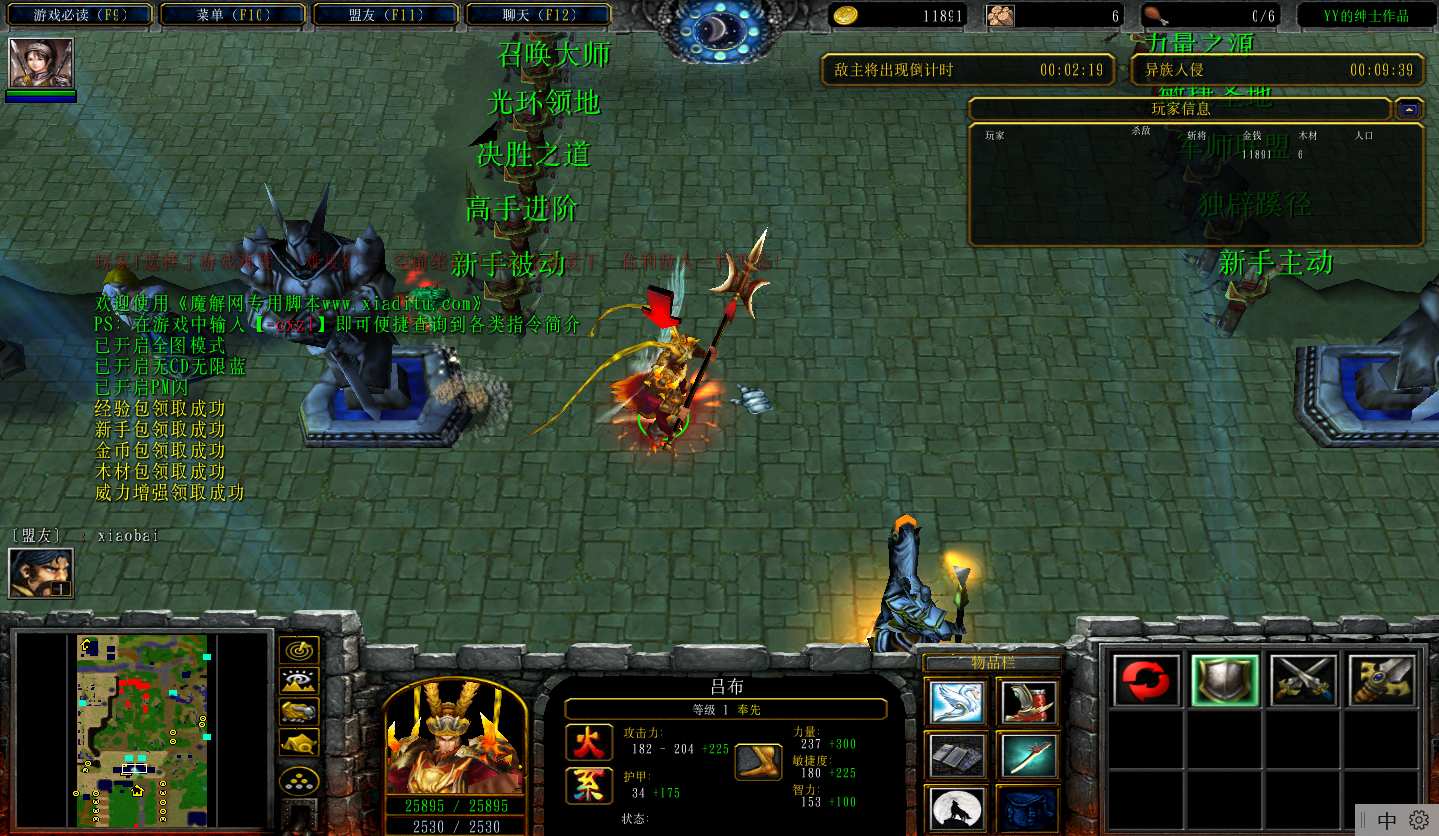This screenshot has width=1439, height=836.
Task: Open the 聊天 (F12) chat log
Action: (x=539, y=15)
